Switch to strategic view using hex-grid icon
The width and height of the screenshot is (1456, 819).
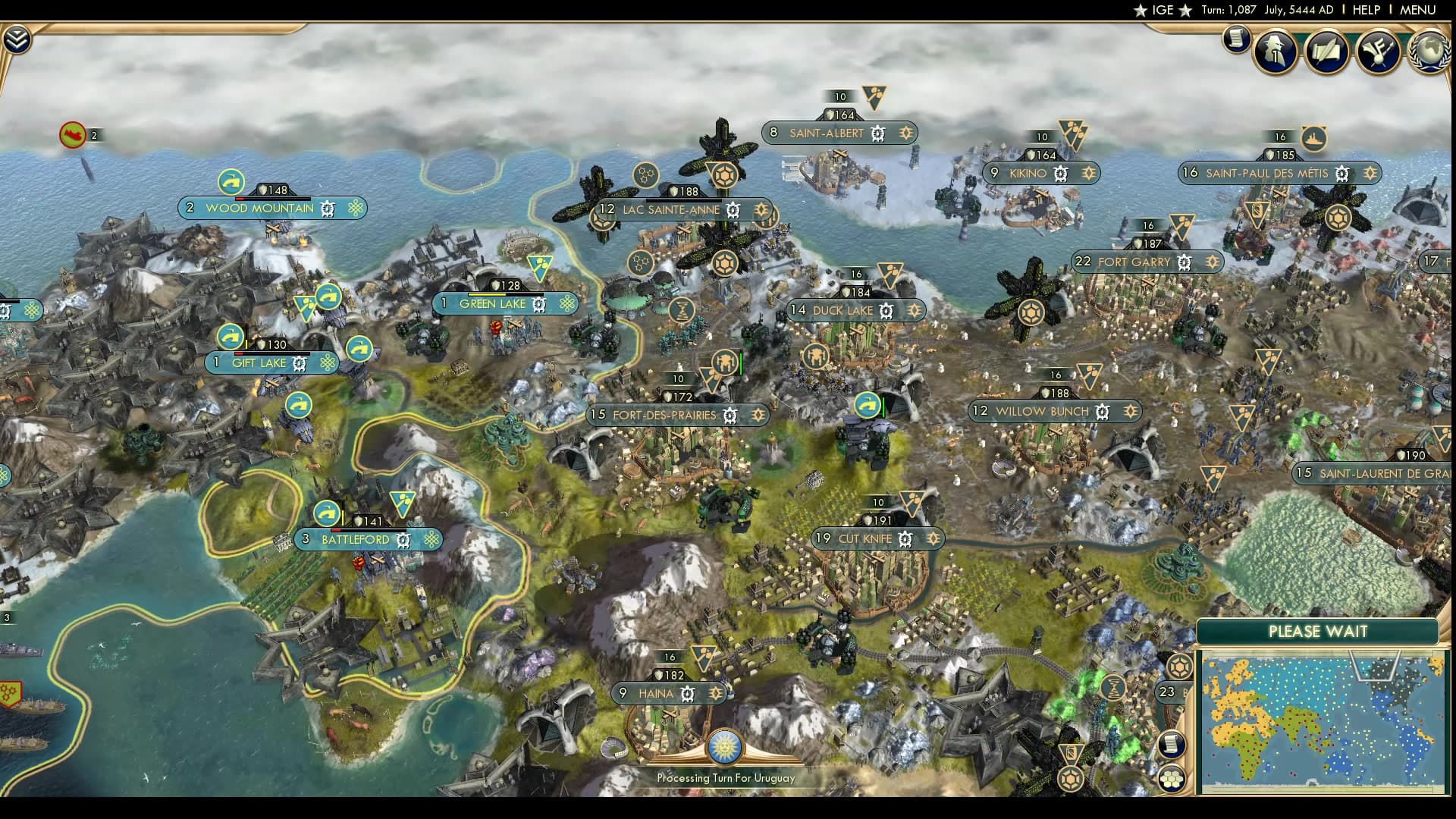click(1172, 778)
